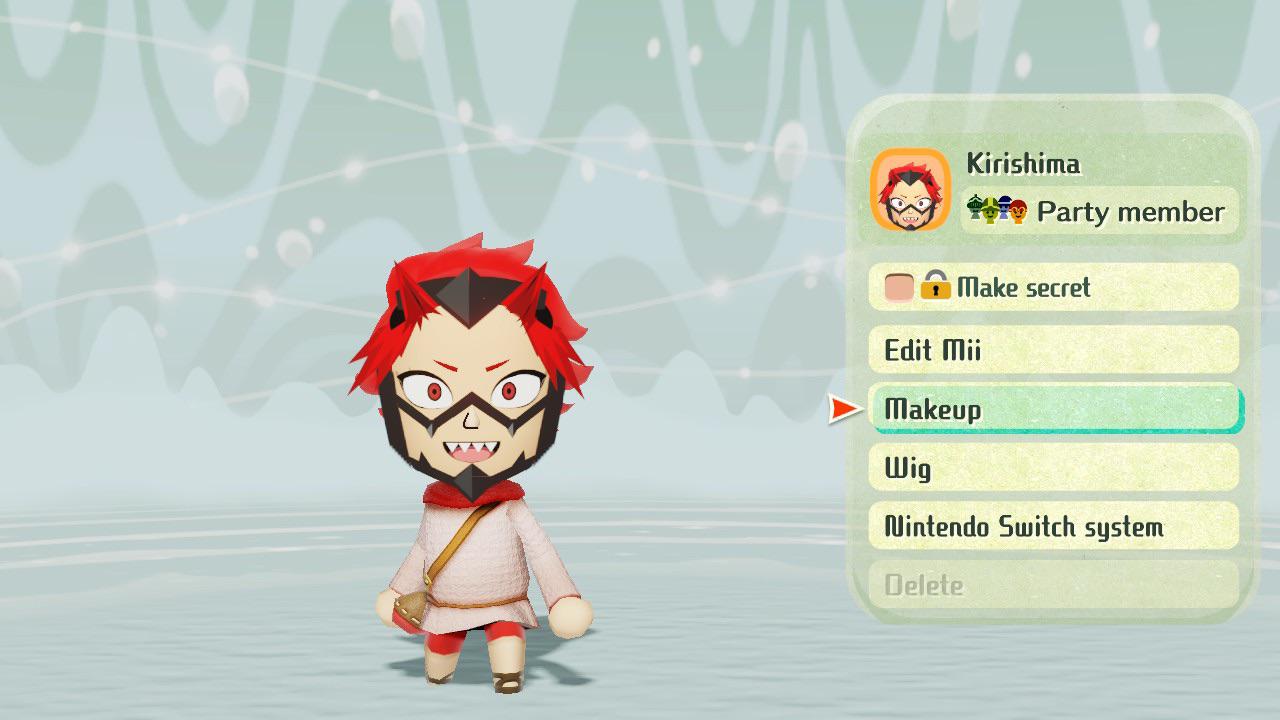
Task: Click the blue Mii figure party icon
Action: point(1004,209)
